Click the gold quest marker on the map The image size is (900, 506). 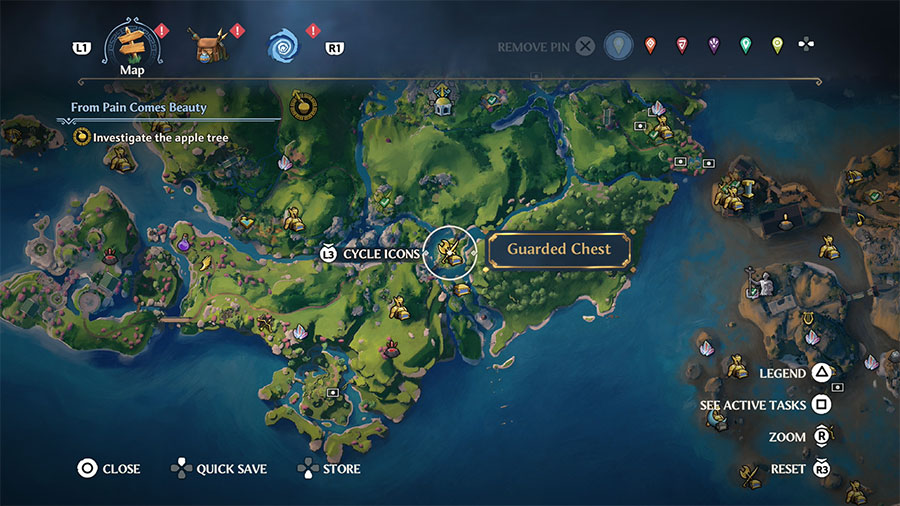(x=298, y=103)
